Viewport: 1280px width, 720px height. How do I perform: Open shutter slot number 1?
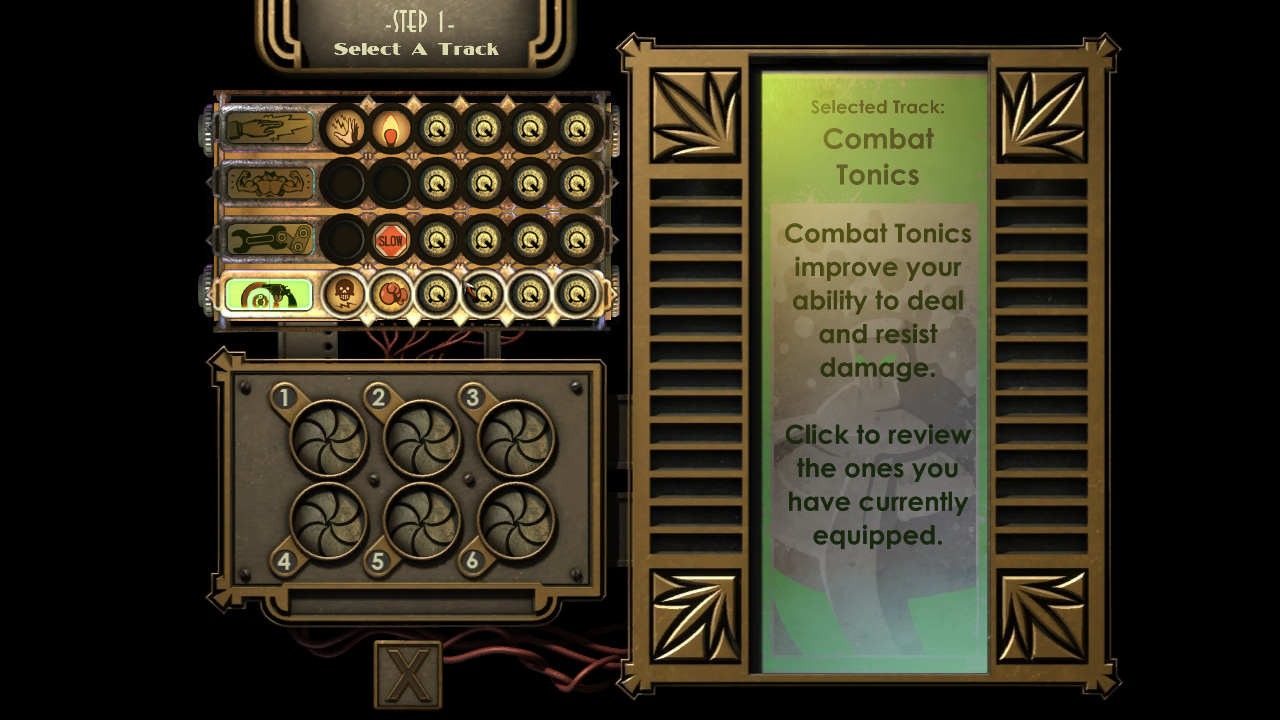click(328, 438)
